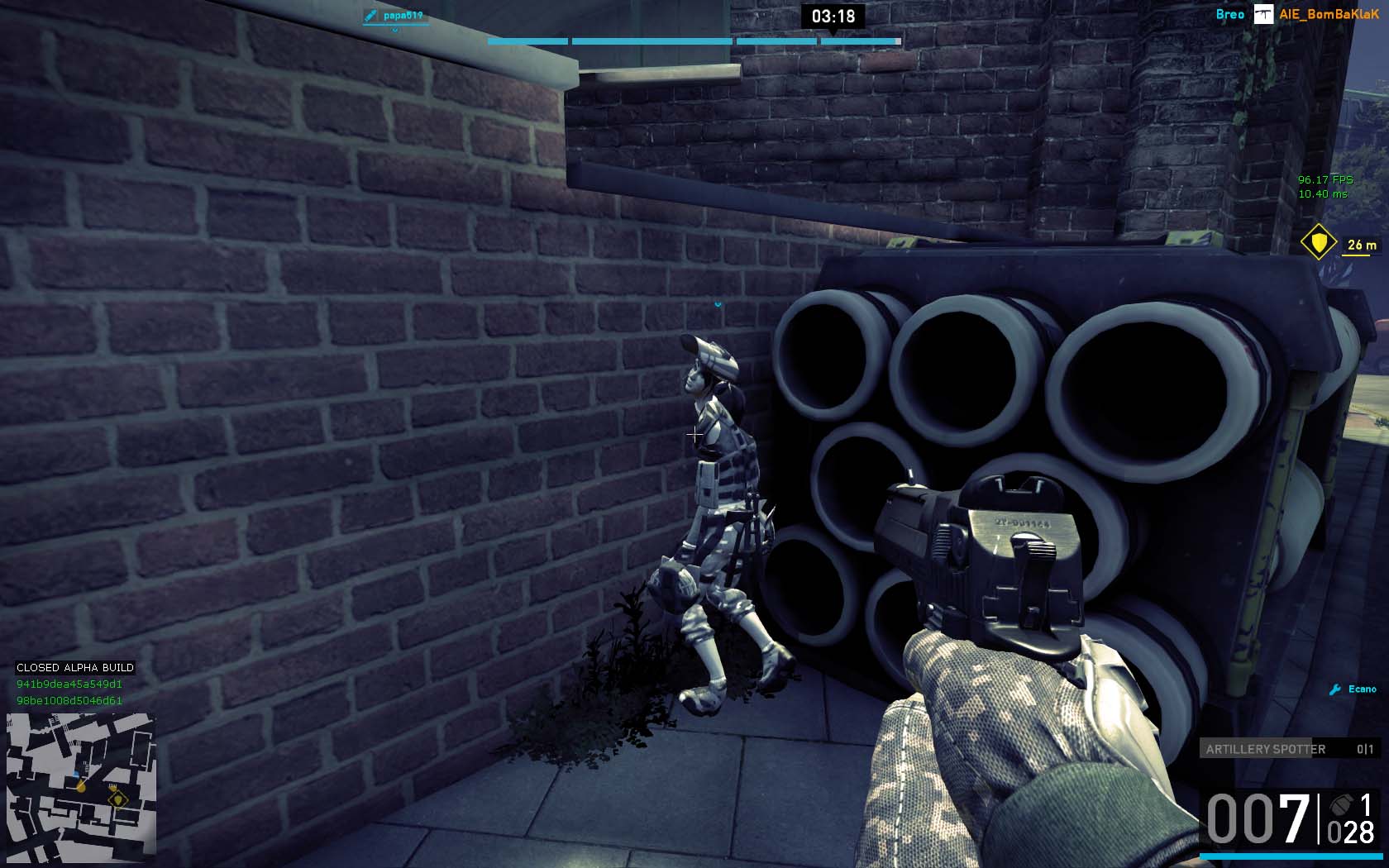Select the yellow shield objective marker
This screenshot has height=868, width=1389.
(x=1318, y=242)
